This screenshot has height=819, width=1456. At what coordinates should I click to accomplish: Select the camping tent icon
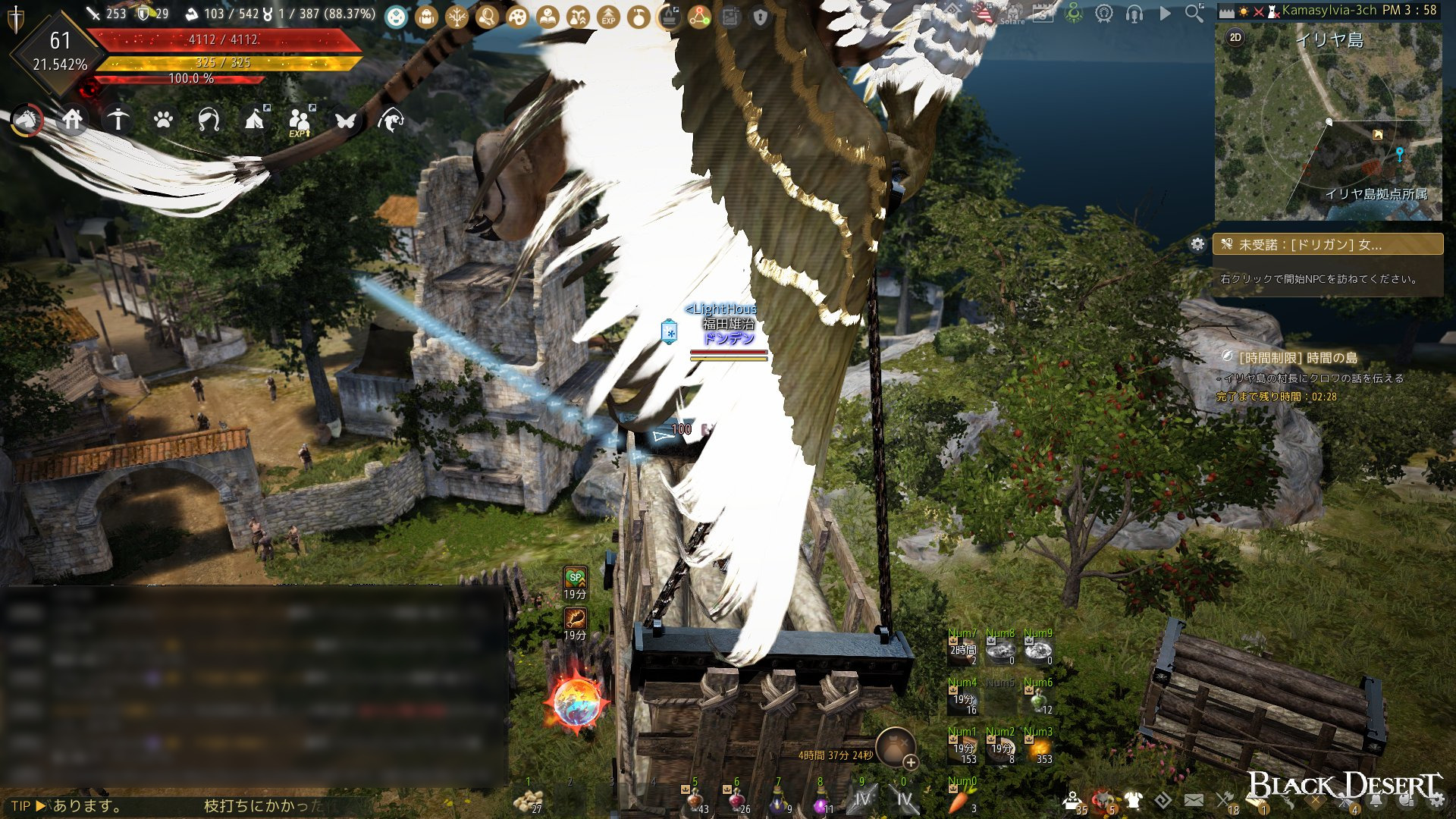coord(255,120)
